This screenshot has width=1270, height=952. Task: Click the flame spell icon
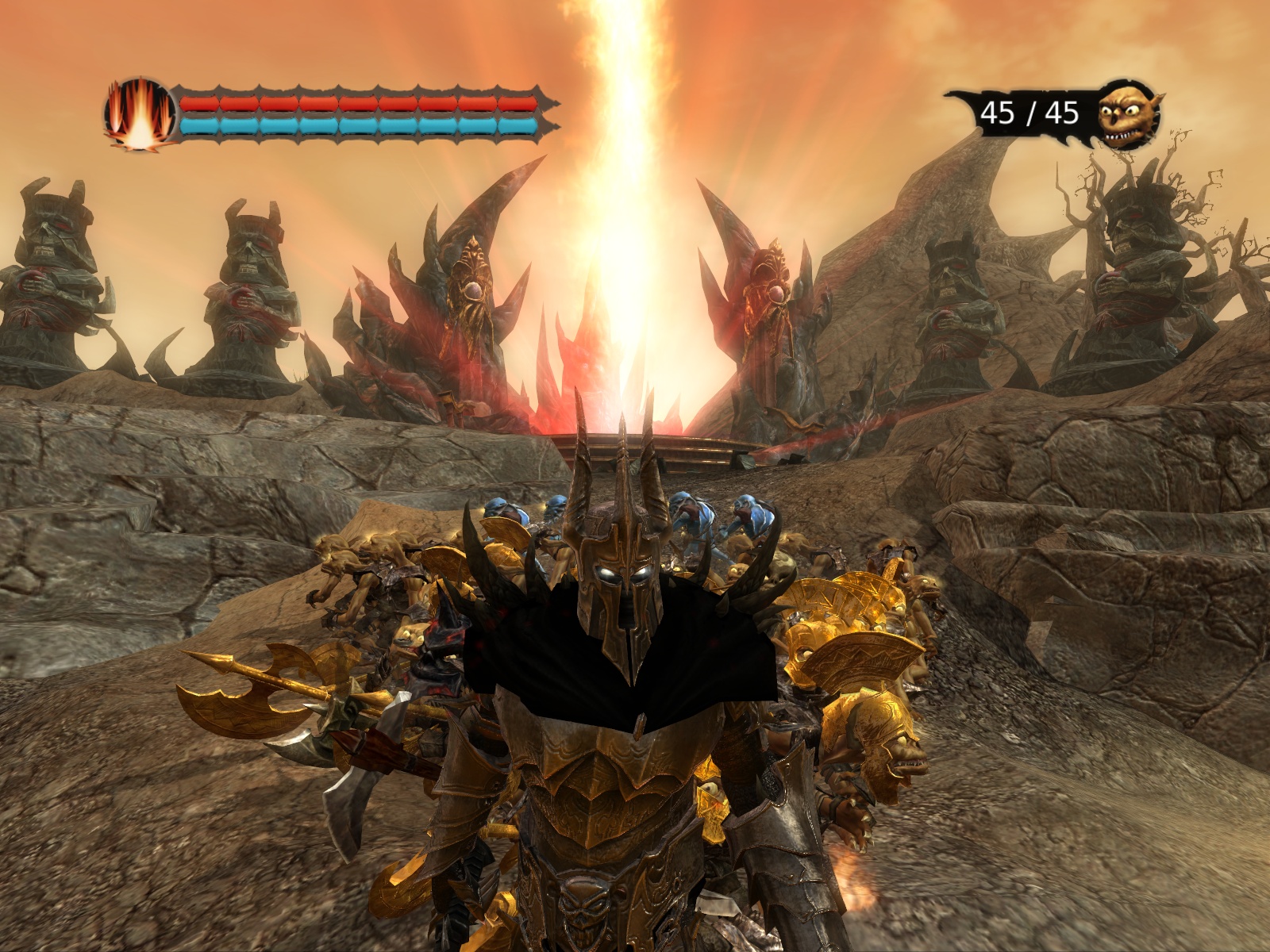point(140,114)
